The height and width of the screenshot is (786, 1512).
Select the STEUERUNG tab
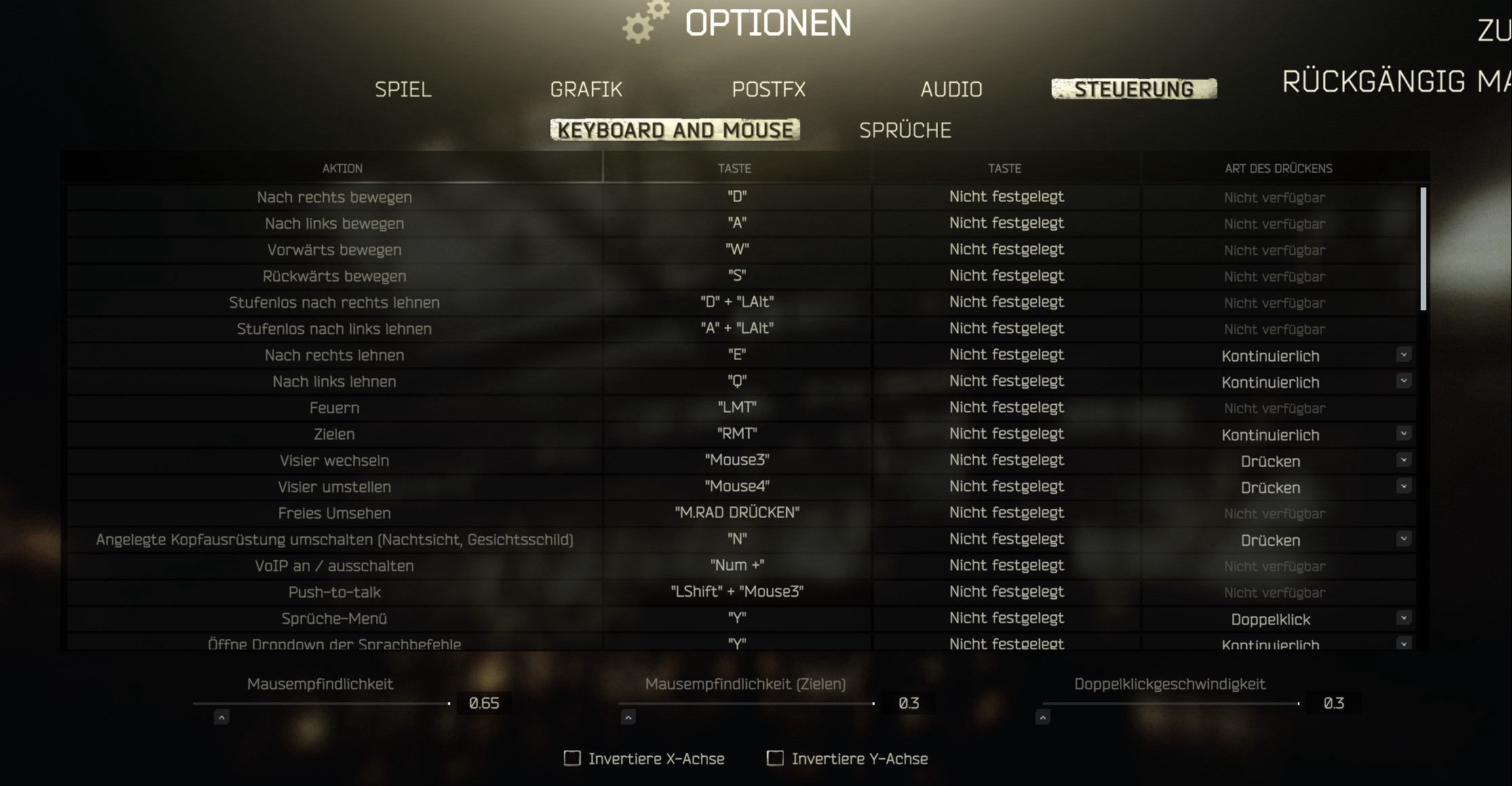point(1133,89)
